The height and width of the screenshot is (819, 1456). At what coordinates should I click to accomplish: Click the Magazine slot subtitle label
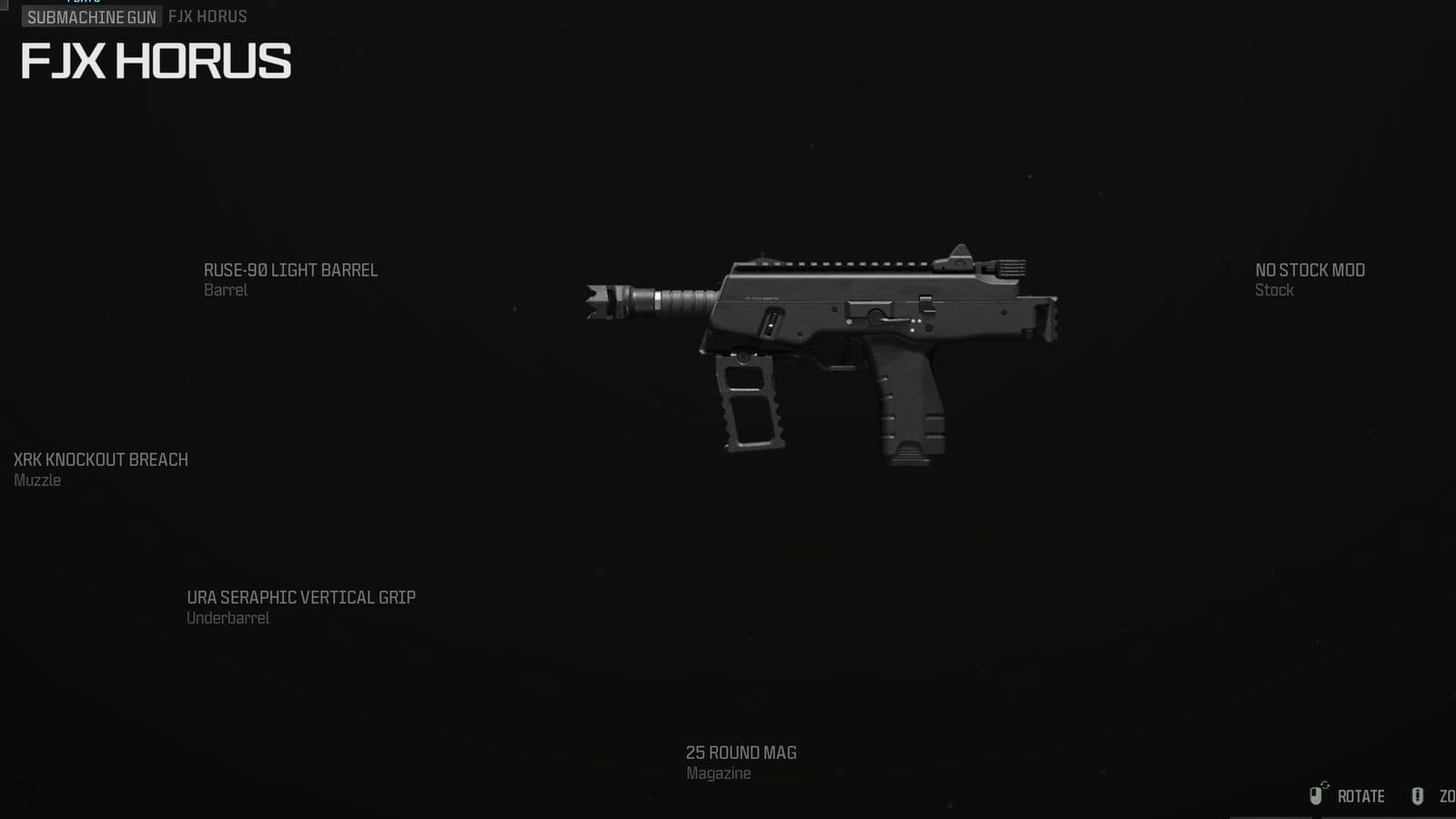(718, 773)
